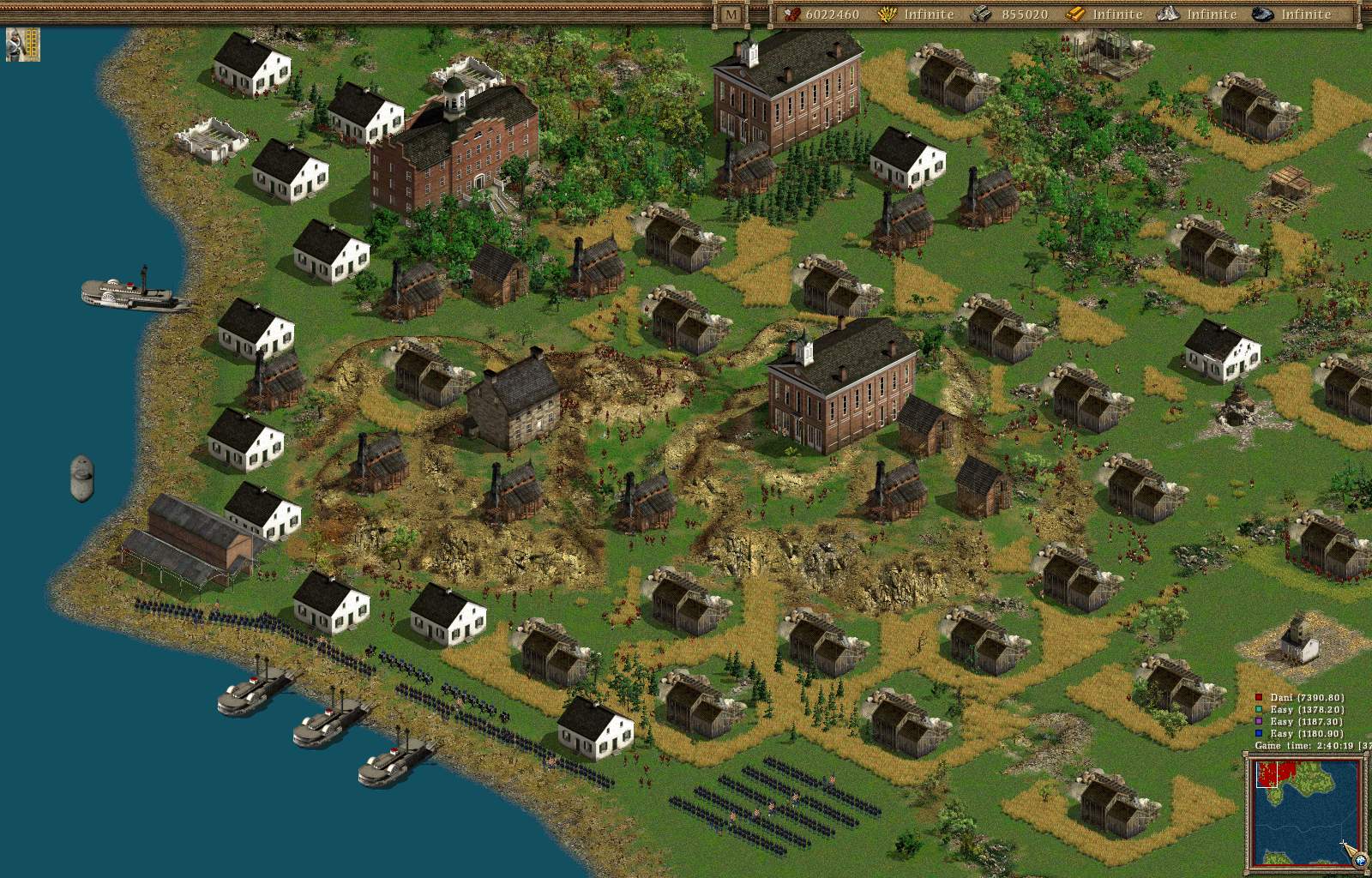1372x878 pixels.
Task: Click the gold bars resource icon
Action: click(1075, 15)
